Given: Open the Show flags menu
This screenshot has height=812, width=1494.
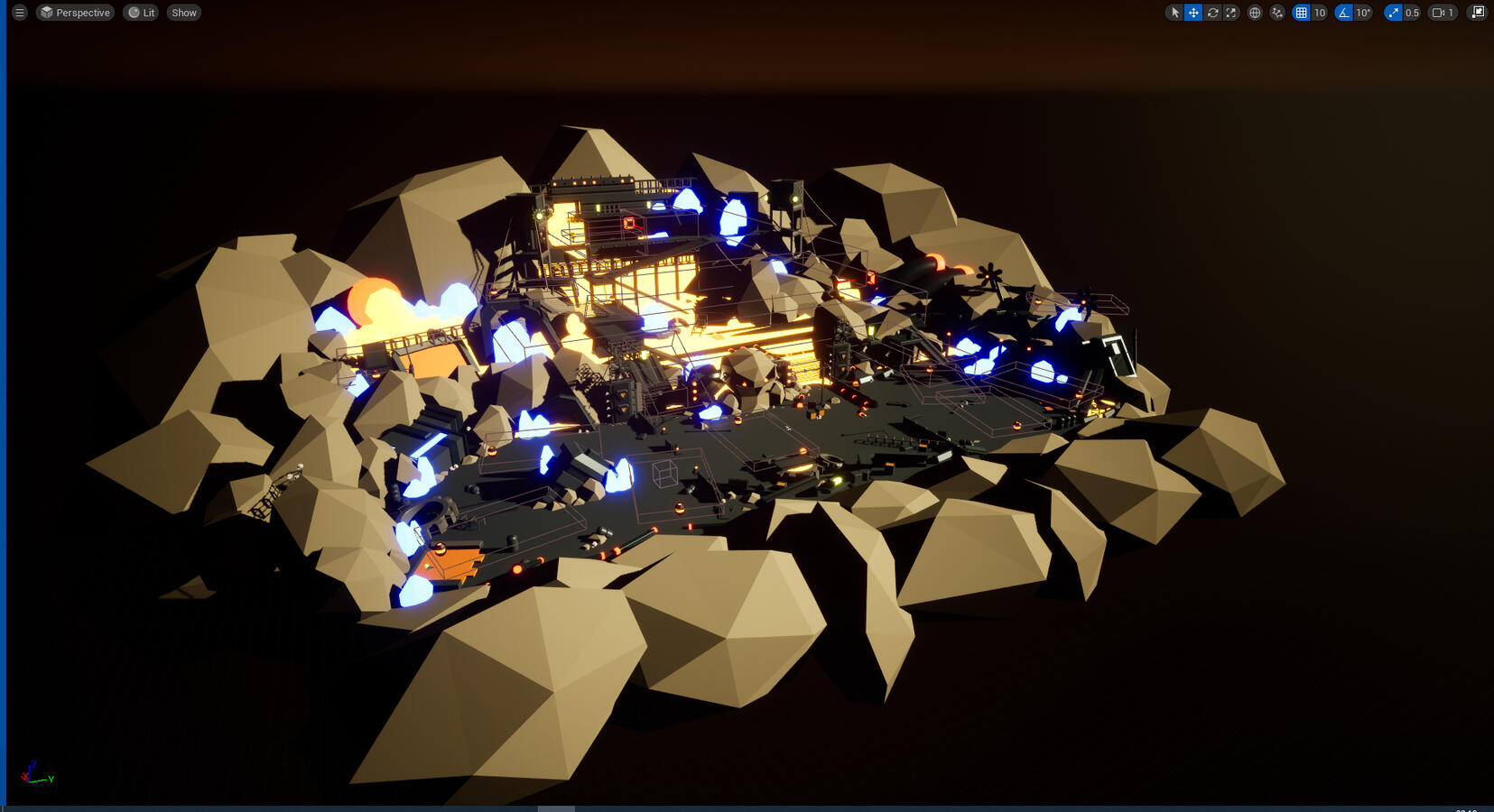Looking at the screenshot, I should tap(184, 13).
